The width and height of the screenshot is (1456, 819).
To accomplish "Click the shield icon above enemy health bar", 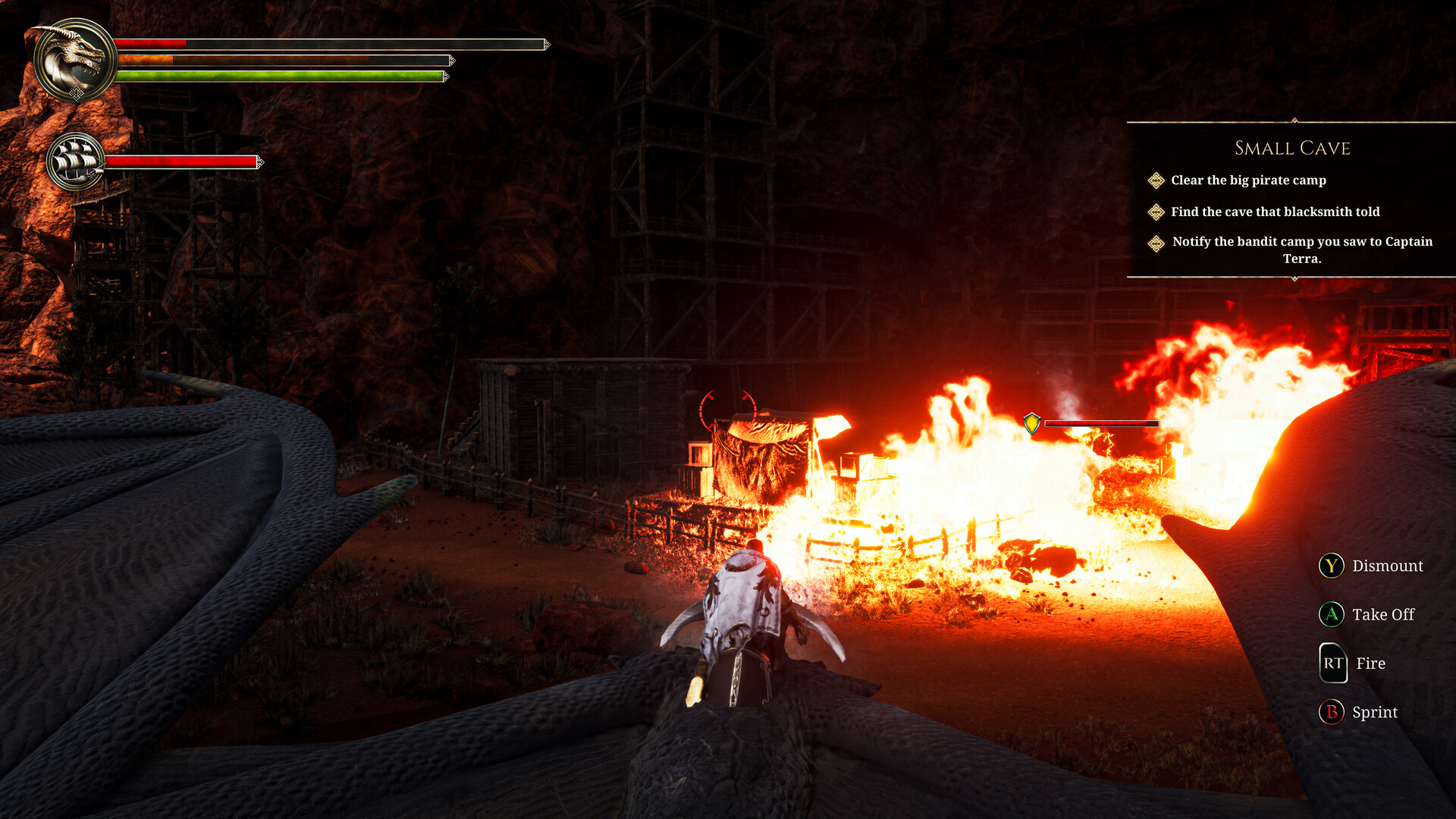I will tap(1032, 422).
